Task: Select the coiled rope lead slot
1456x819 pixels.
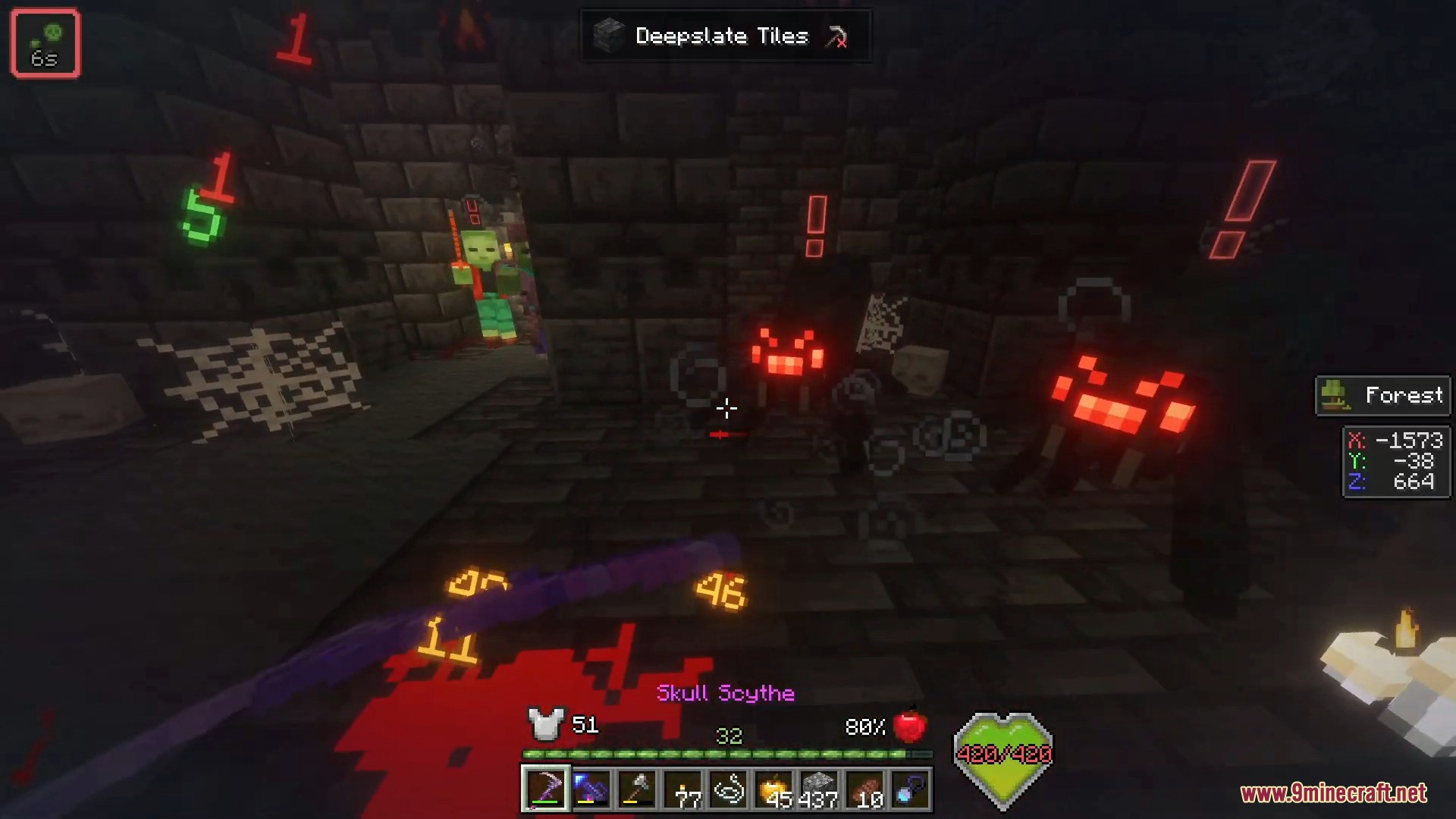Action: coord(728,789)
